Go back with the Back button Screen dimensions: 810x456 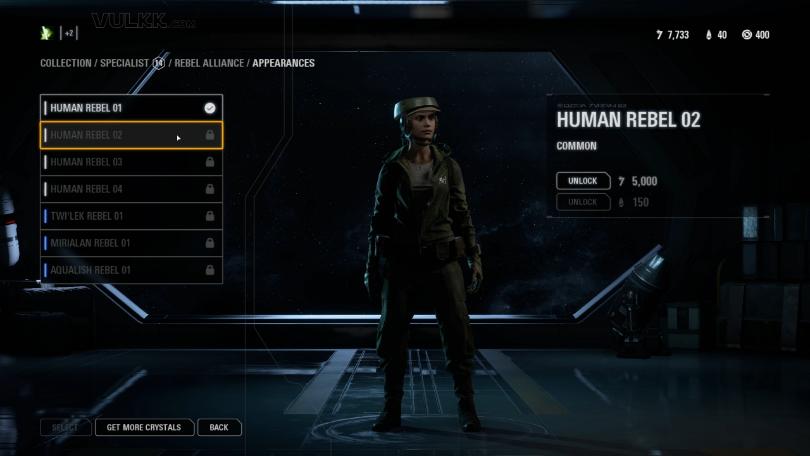click(219, 427)
